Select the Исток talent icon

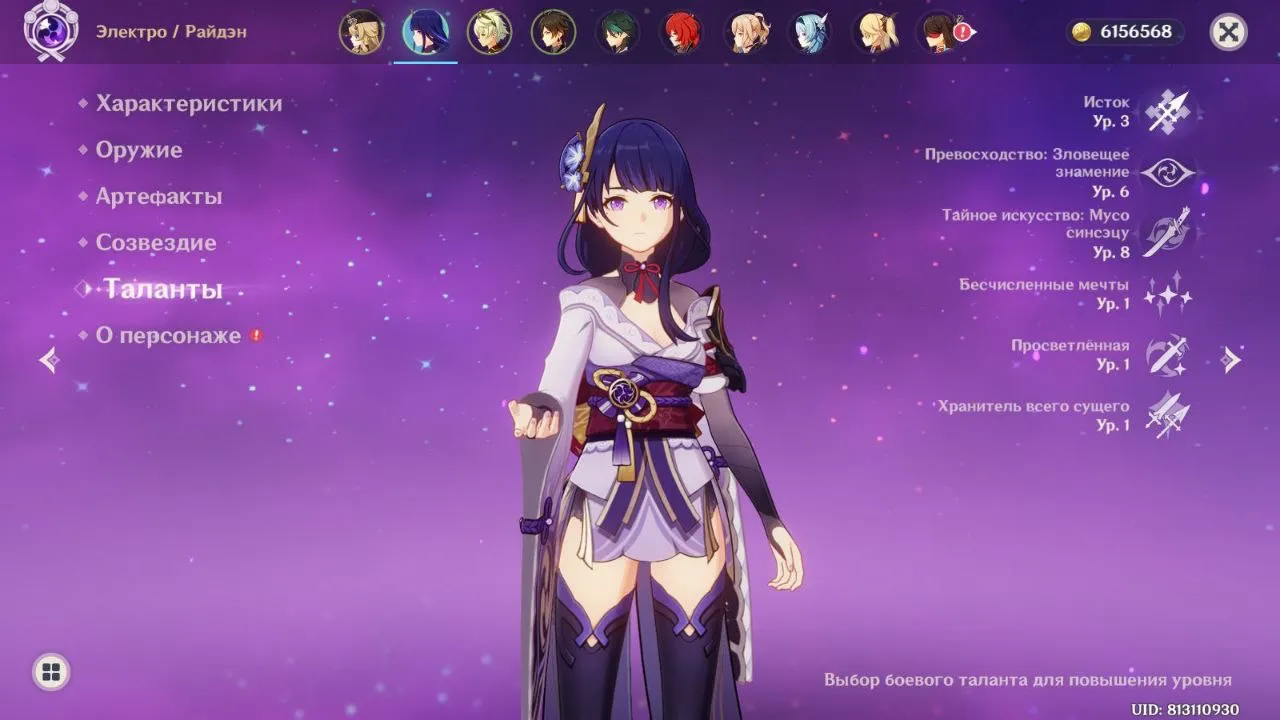[1167, 111]
